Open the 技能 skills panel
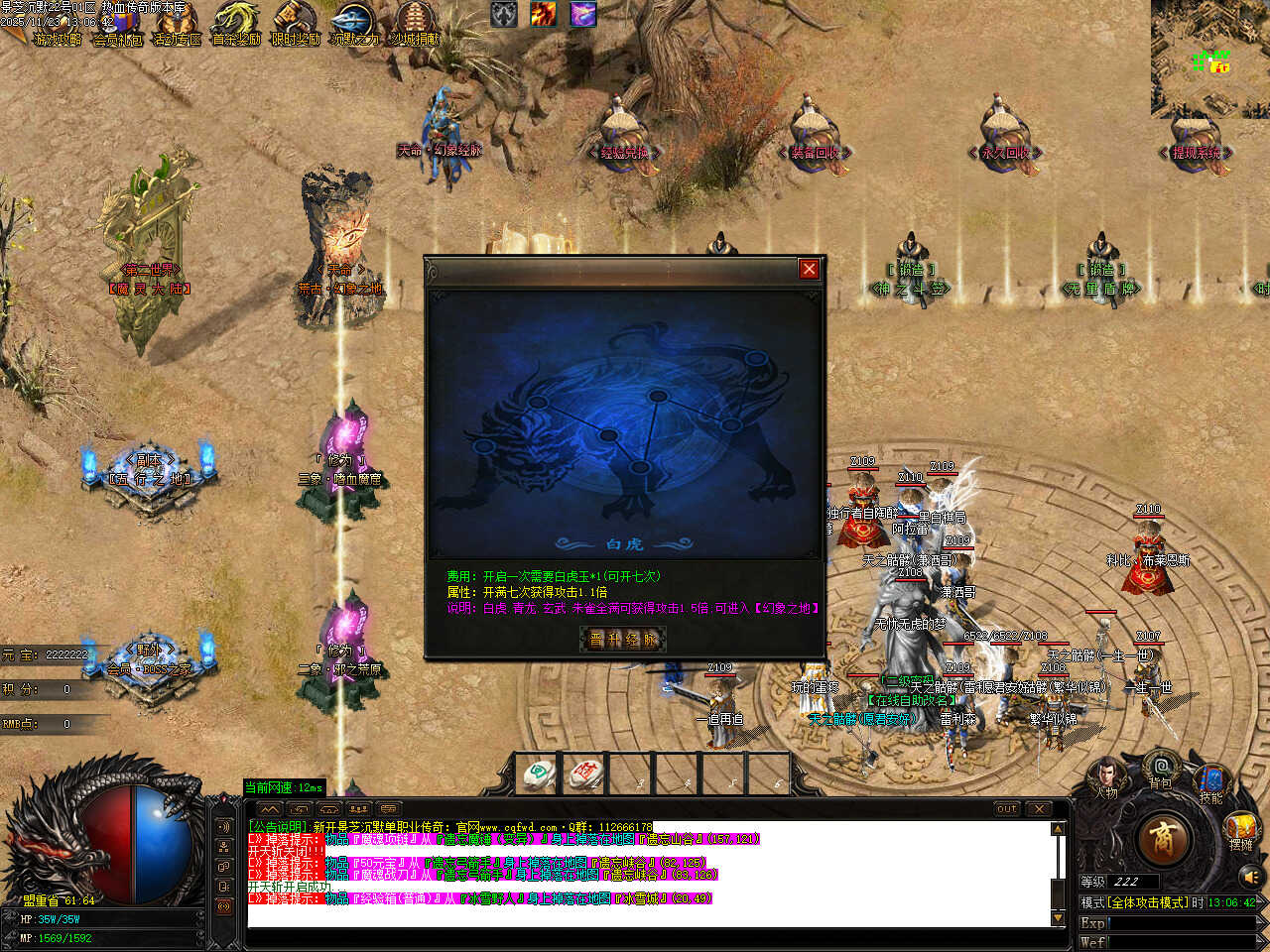 1210,782
